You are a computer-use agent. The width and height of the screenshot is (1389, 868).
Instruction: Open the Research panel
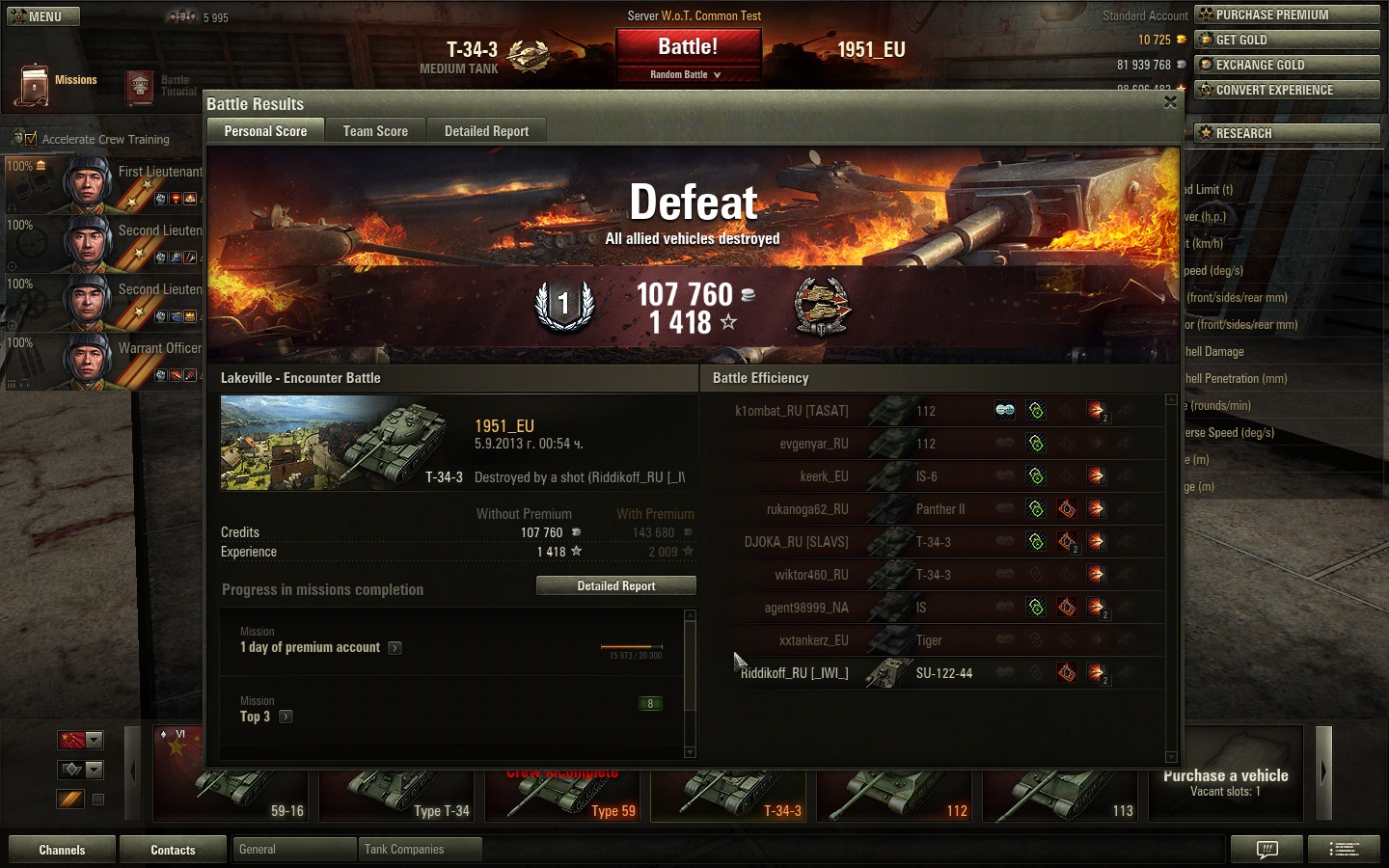click(x=1287, y=133)
